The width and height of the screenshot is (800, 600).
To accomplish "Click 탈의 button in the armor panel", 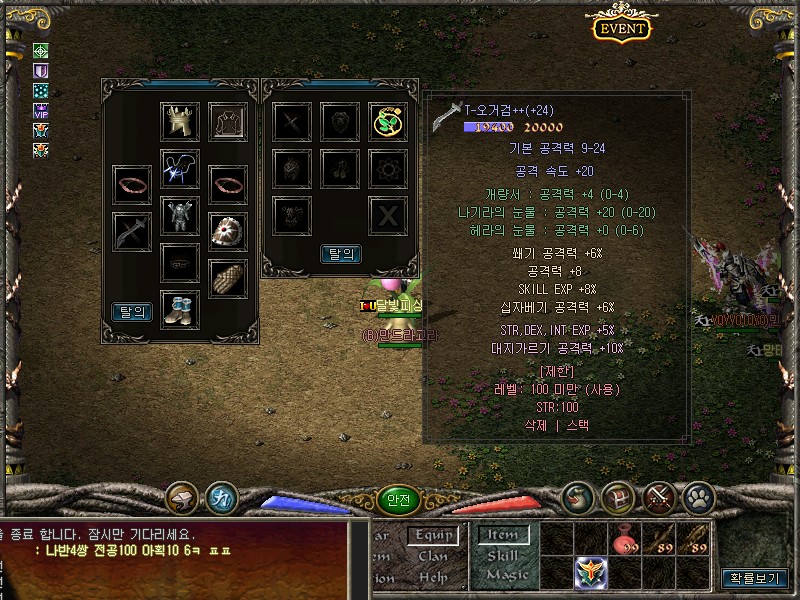I will pyautogui.click(x=132, y=312).
